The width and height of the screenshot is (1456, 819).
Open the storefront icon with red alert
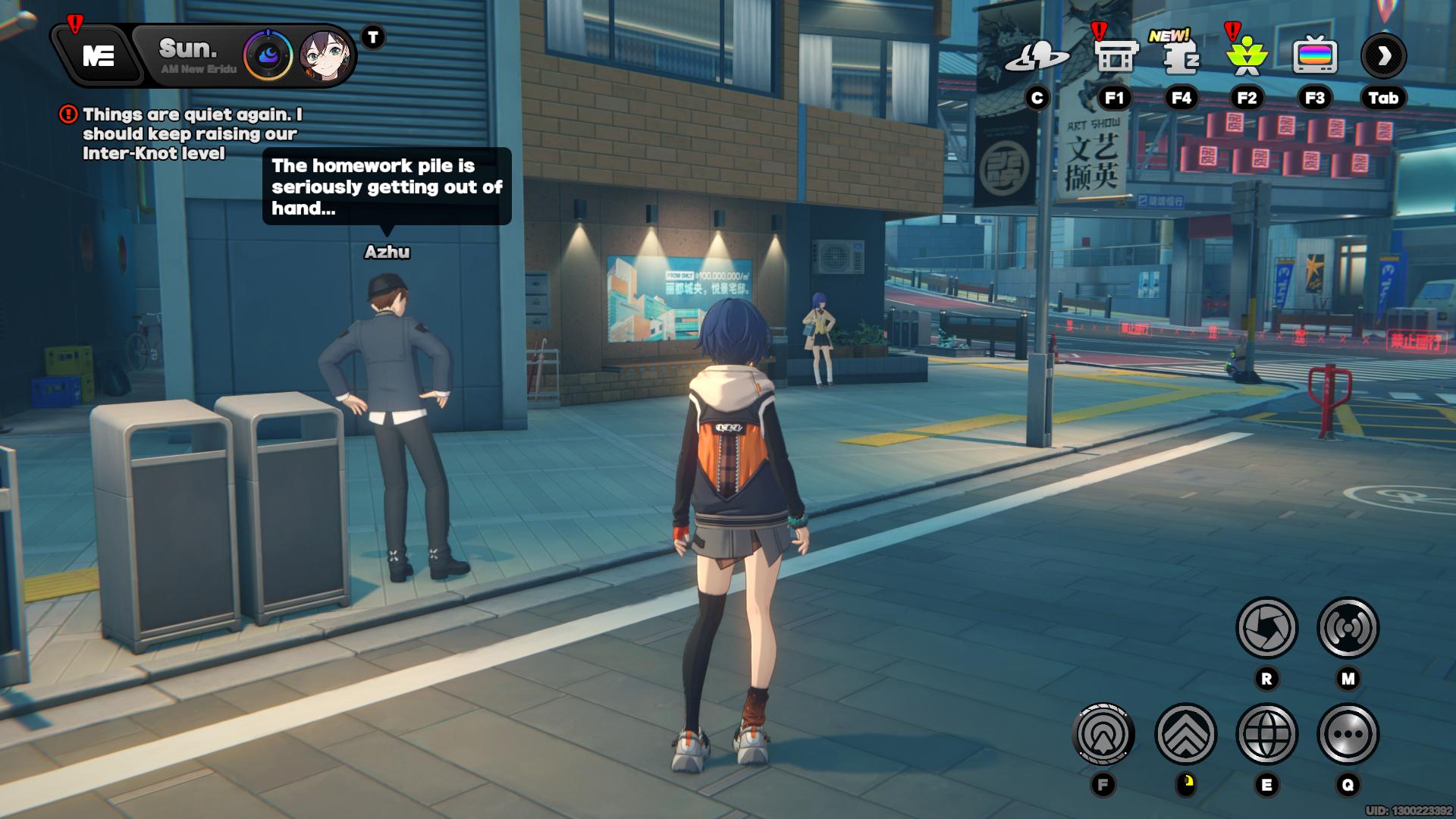pos(1116,56)
